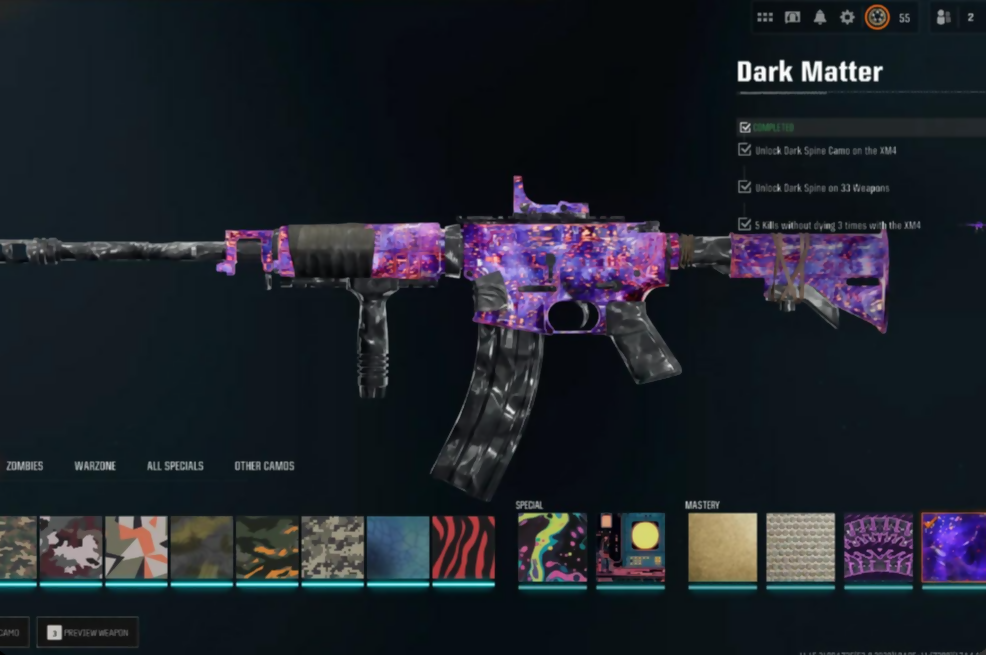Equip the Gold mastery camo
Screen dimensions: 986x655
pyautogui.click(x=722, y=547)
